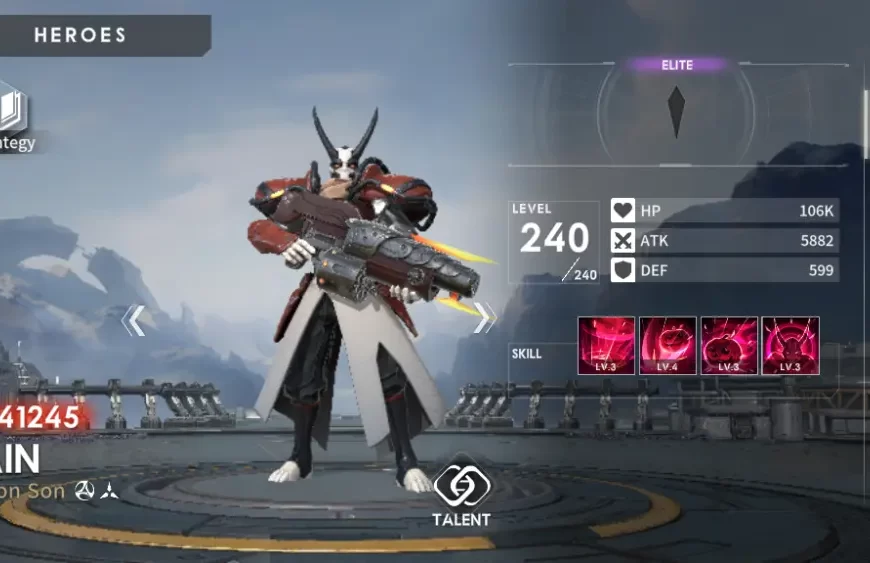Tap the Elite rank crystal emblem
The width and height of the screenshot is (870, 563).
(677, 111)
